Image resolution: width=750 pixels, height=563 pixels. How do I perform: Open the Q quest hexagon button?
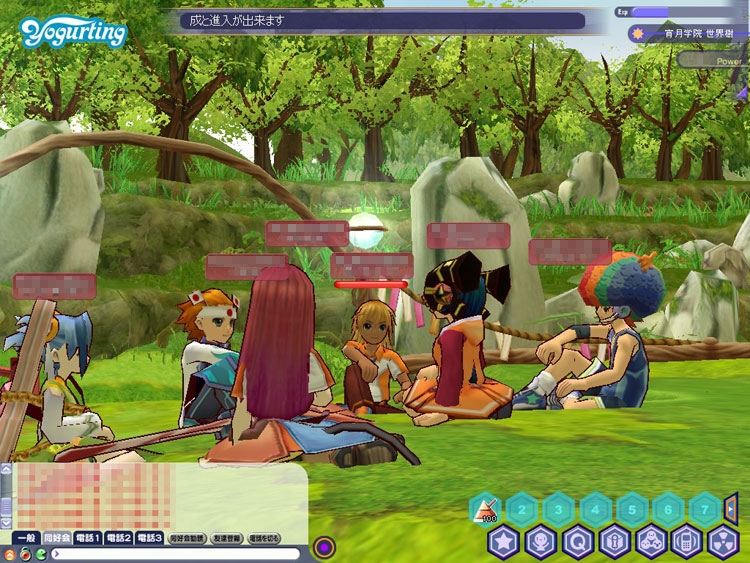(578, 542)
